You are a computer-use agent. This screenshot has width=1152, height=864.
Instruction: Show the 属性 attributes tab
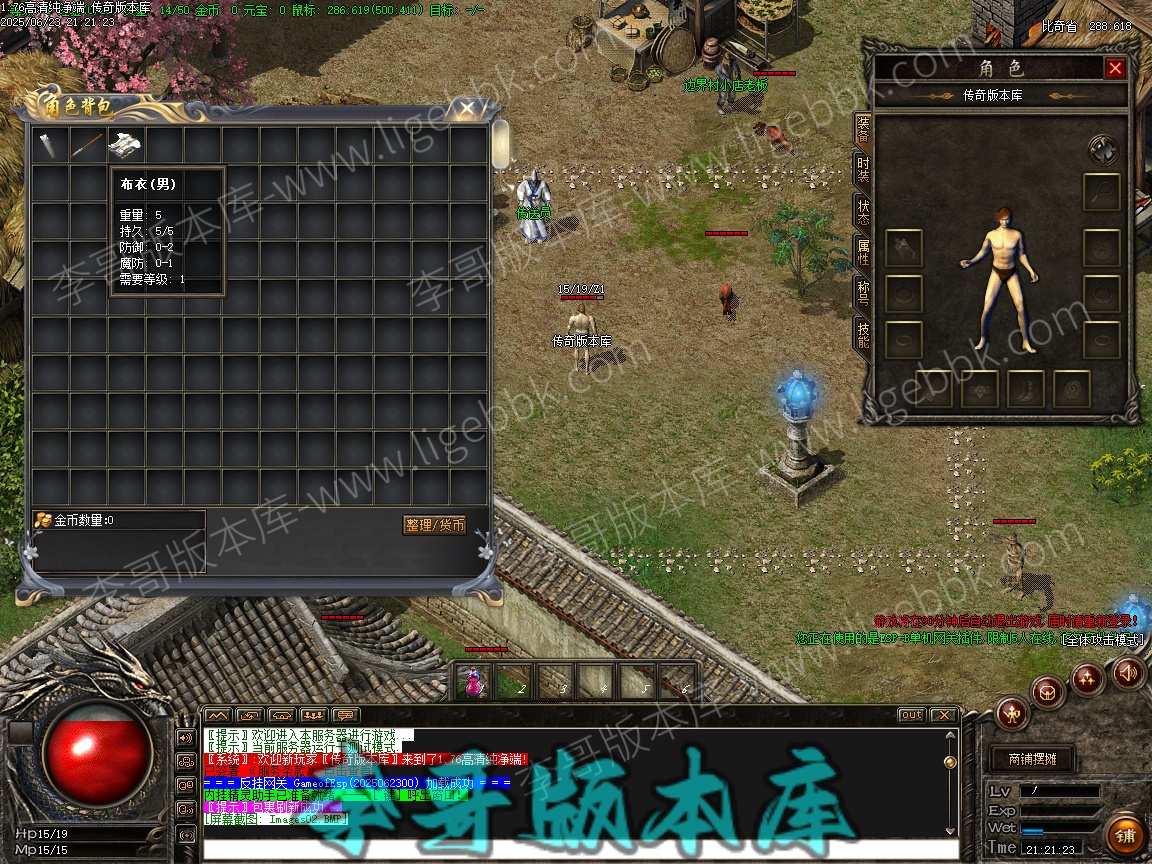pos(862,252)
